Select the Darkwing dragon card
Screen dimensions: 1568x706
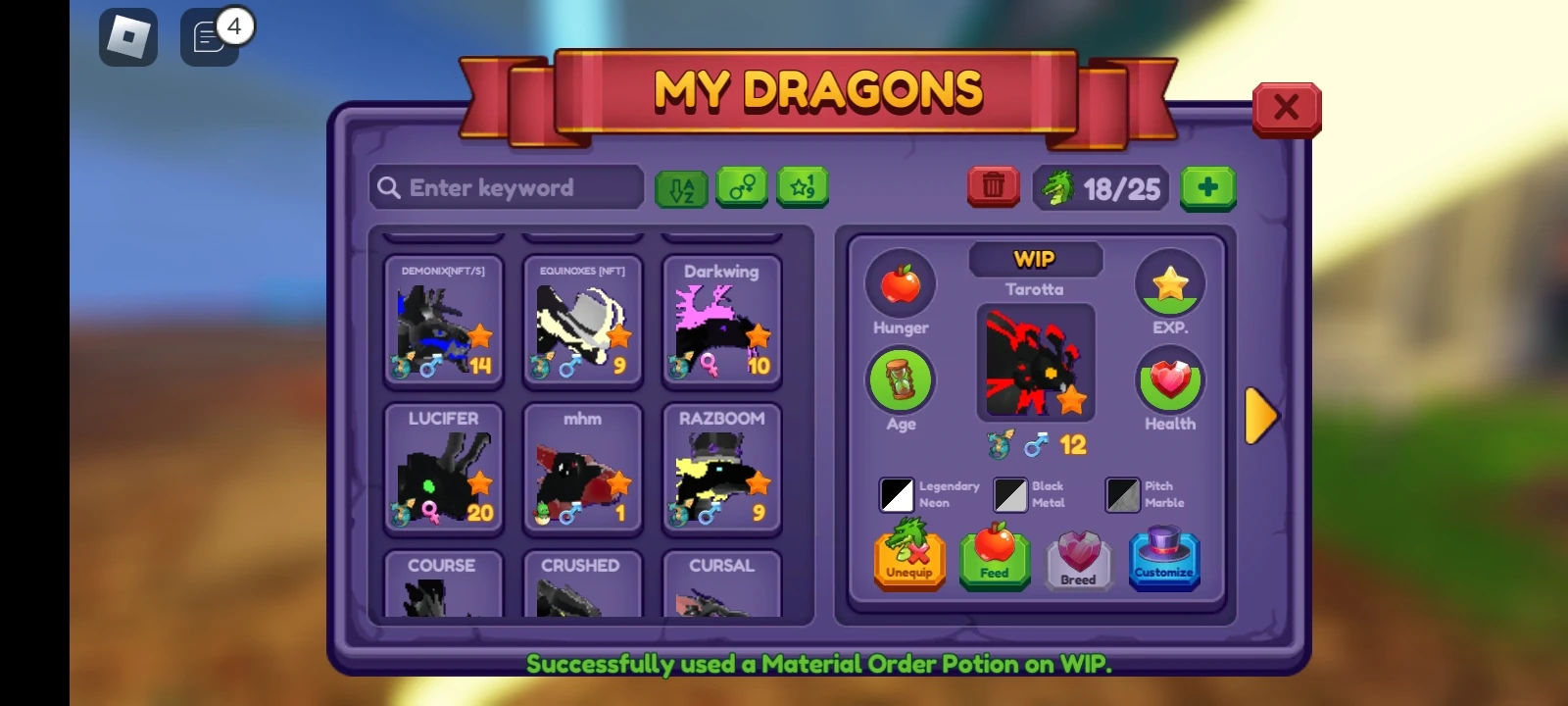tap(721, 319)
